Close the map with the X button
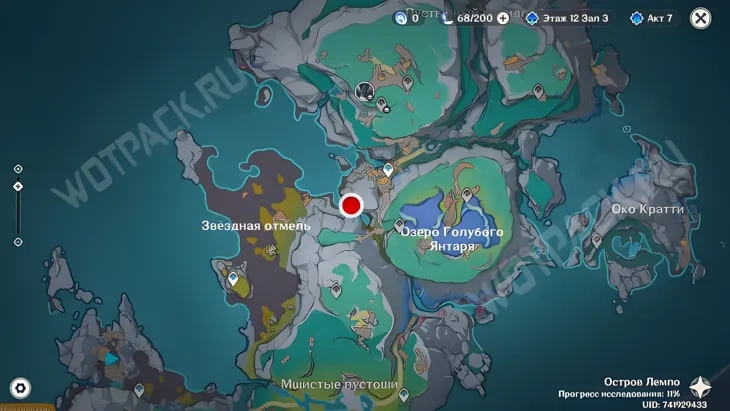Image resolution: width=730 pixels, height=411 pixels. click(701, 18)
